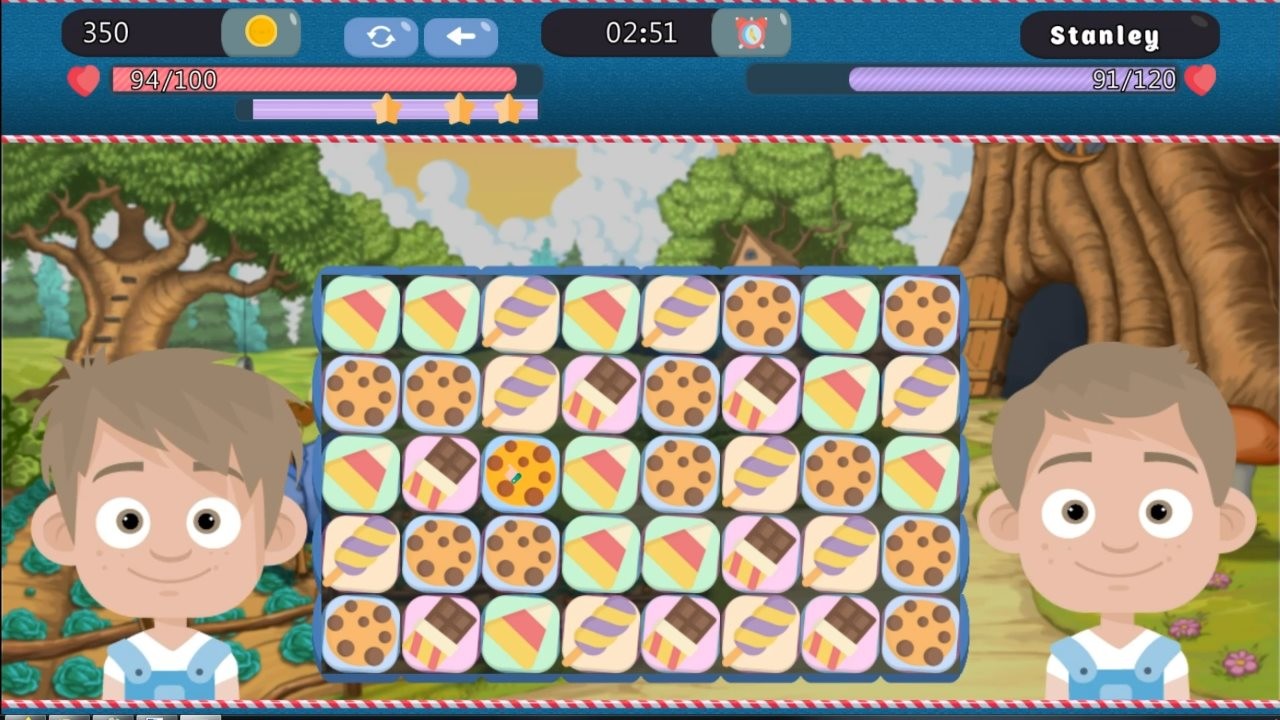Select the purple swirl popsicle in the top row
Screen dimensions: 1280x720
[x=519, y=310]
